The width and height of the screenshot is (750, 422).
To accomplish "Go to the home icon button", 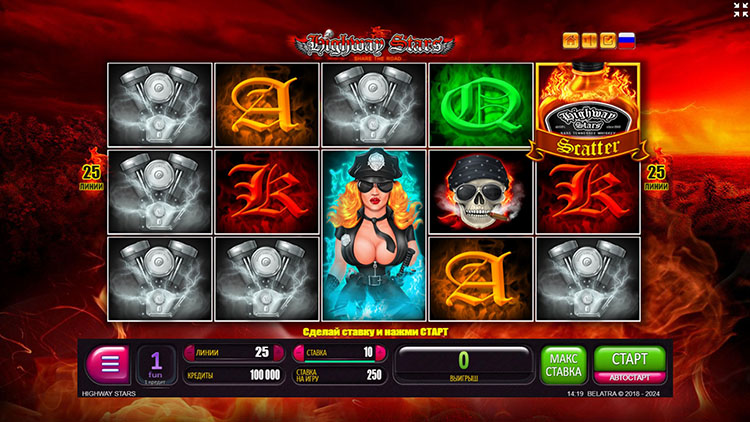I will [x=571, y=41].
